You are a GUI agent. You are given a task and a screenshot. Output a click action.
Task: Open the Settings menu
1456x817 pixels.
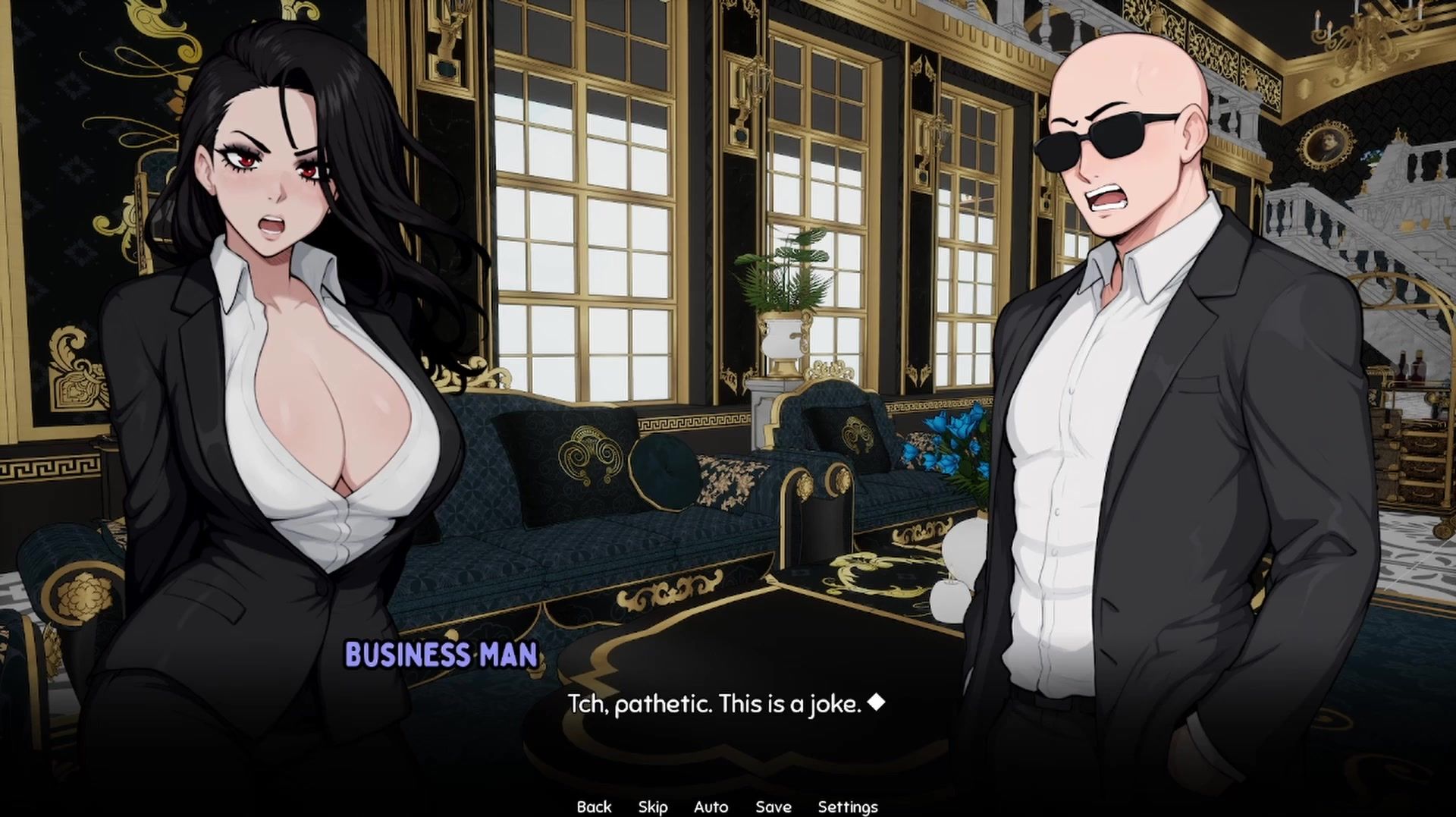[x=847, y=806]
